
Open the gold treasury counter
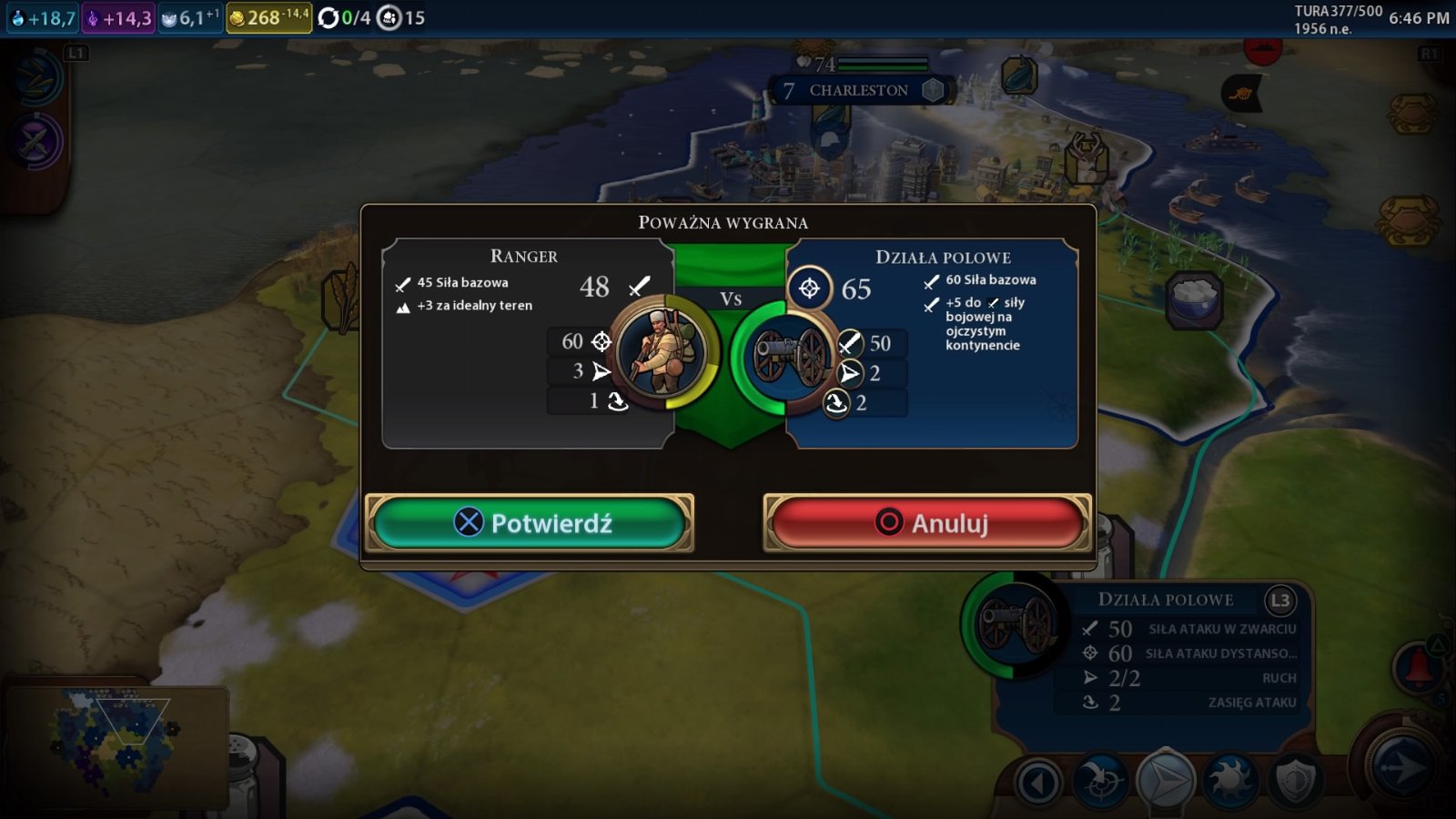click(268, 17)
